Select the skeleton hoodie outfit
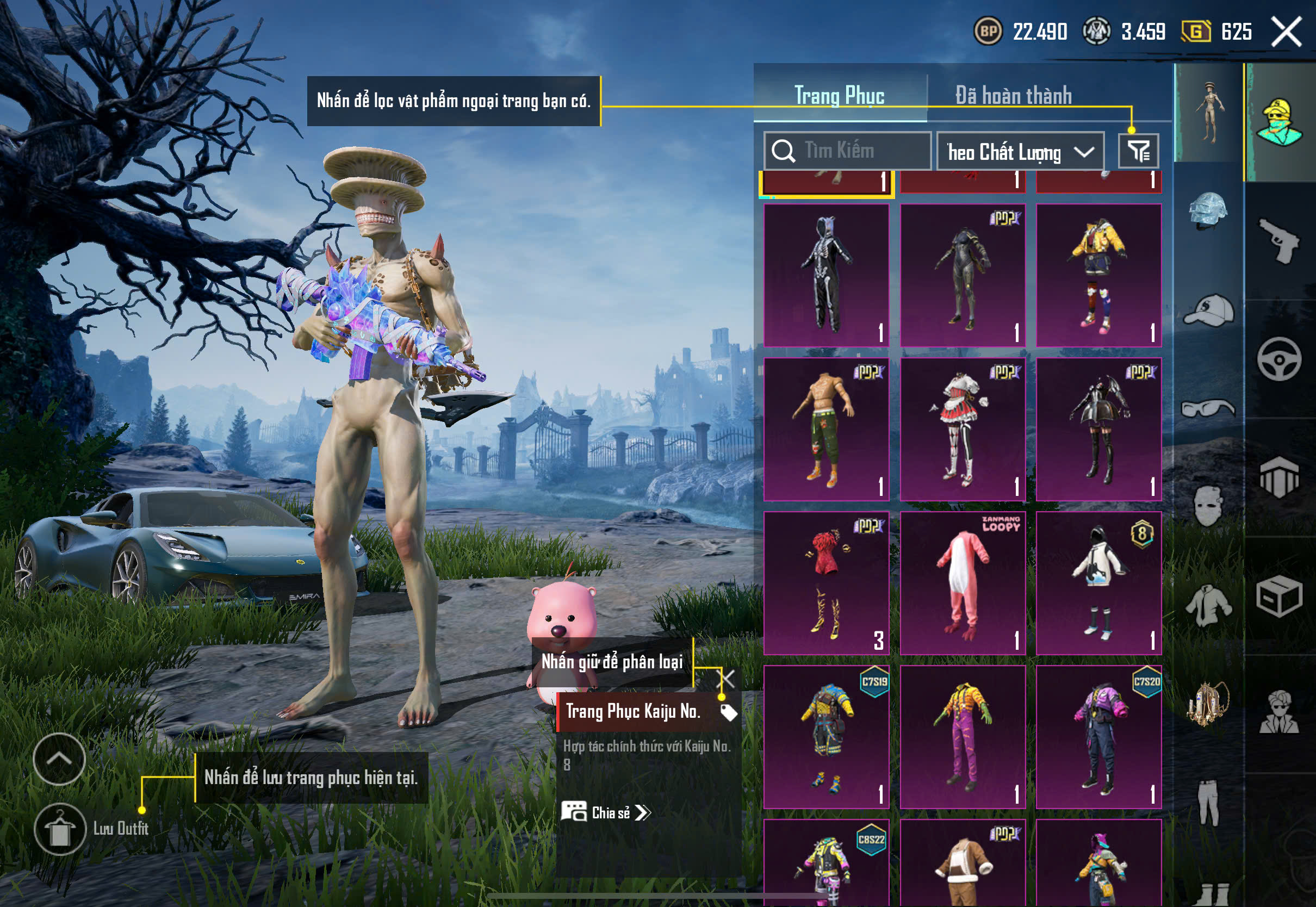1316x907 pixels. [826, 275]
